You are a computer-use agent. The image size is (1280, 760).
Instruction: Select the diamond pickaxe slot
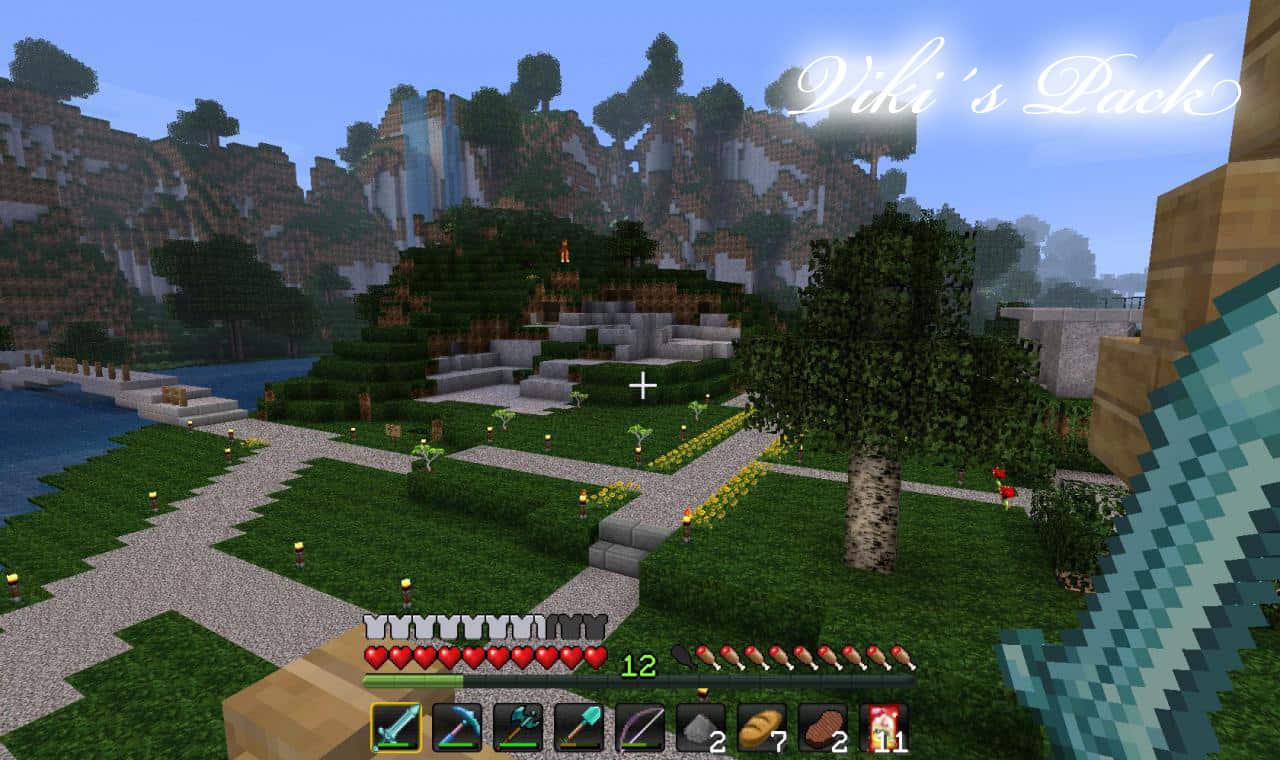pos(457,727)
